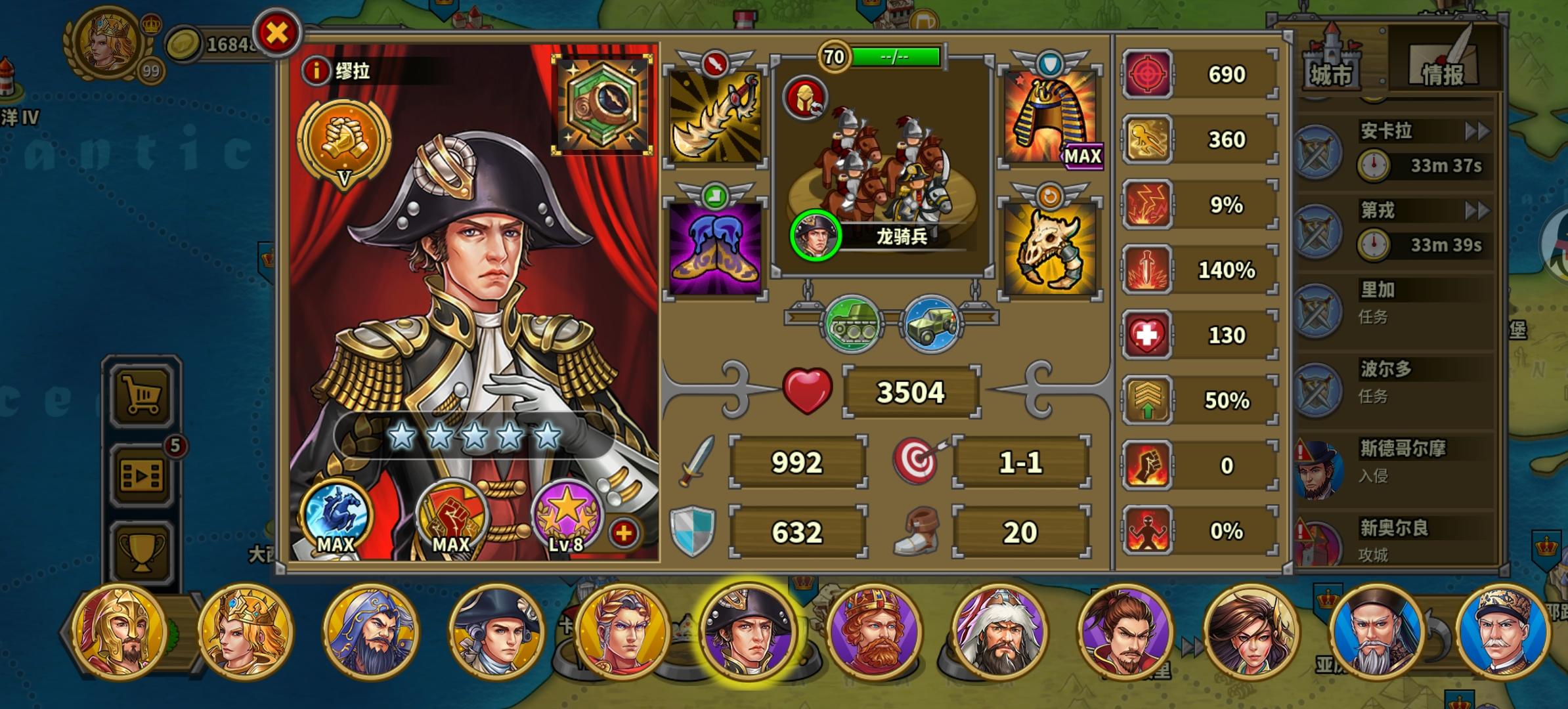Expand the 第戎 battle entry arrows
The image size is (1568, 709).
(1479, 211)
